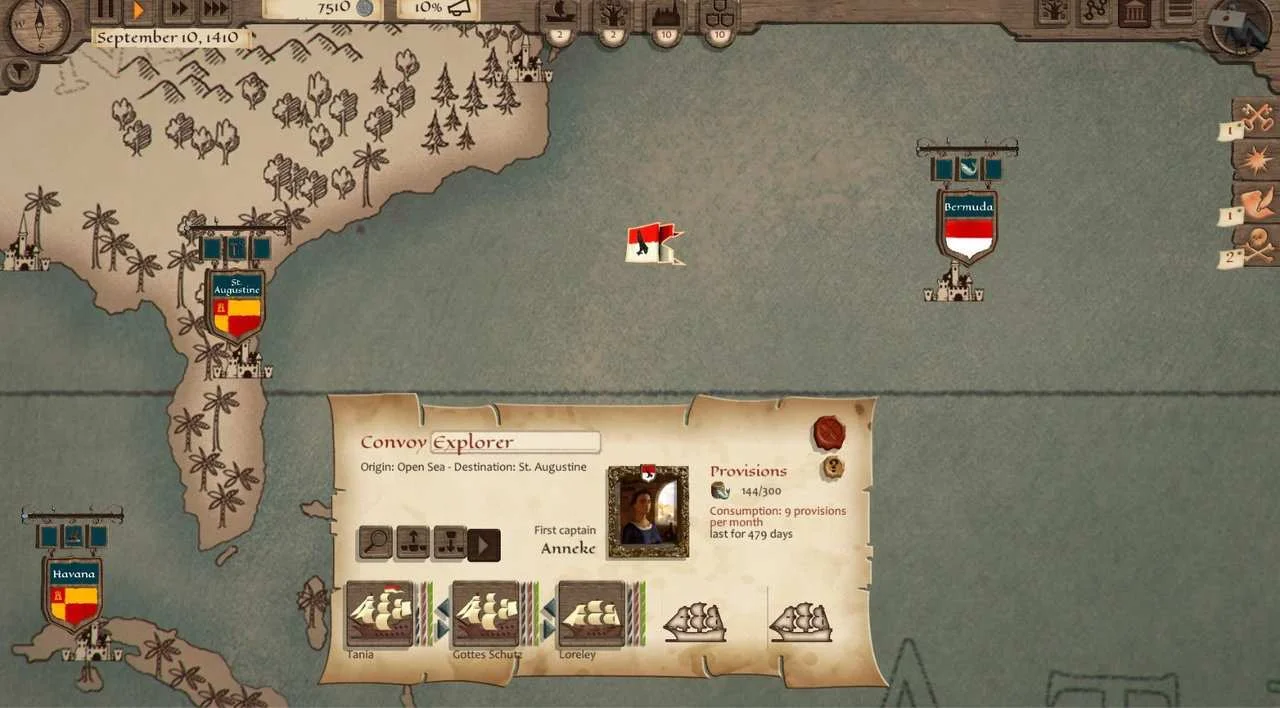Set game speed to normal play
This screenshot has height=708, width=1280.
pos(139,10)
